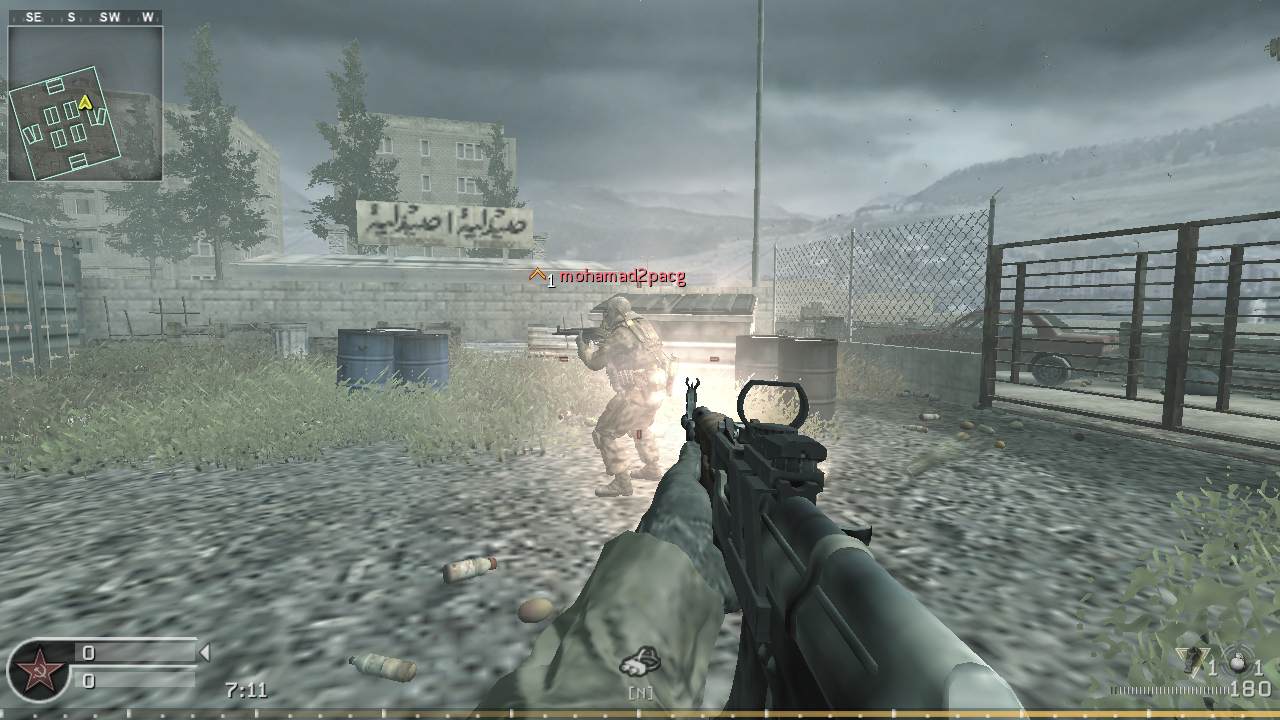Expand the triangle arrow beside top score bar
The width and height of the screenshot is (1280, 720).
pyautogui.click(x=207, y=652)
